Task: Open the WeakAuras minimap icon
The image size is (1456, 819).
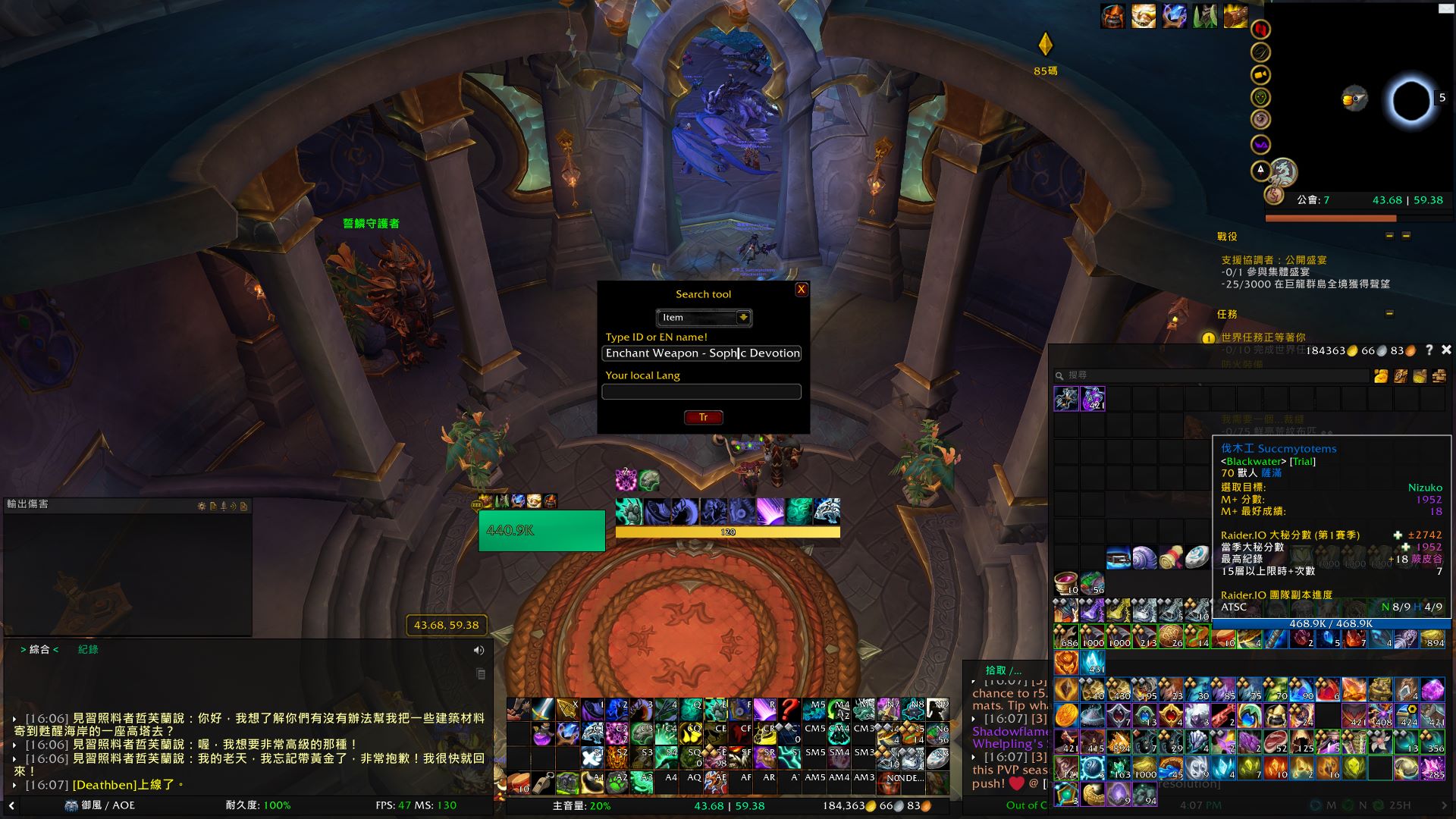Action: point(1260,143)
